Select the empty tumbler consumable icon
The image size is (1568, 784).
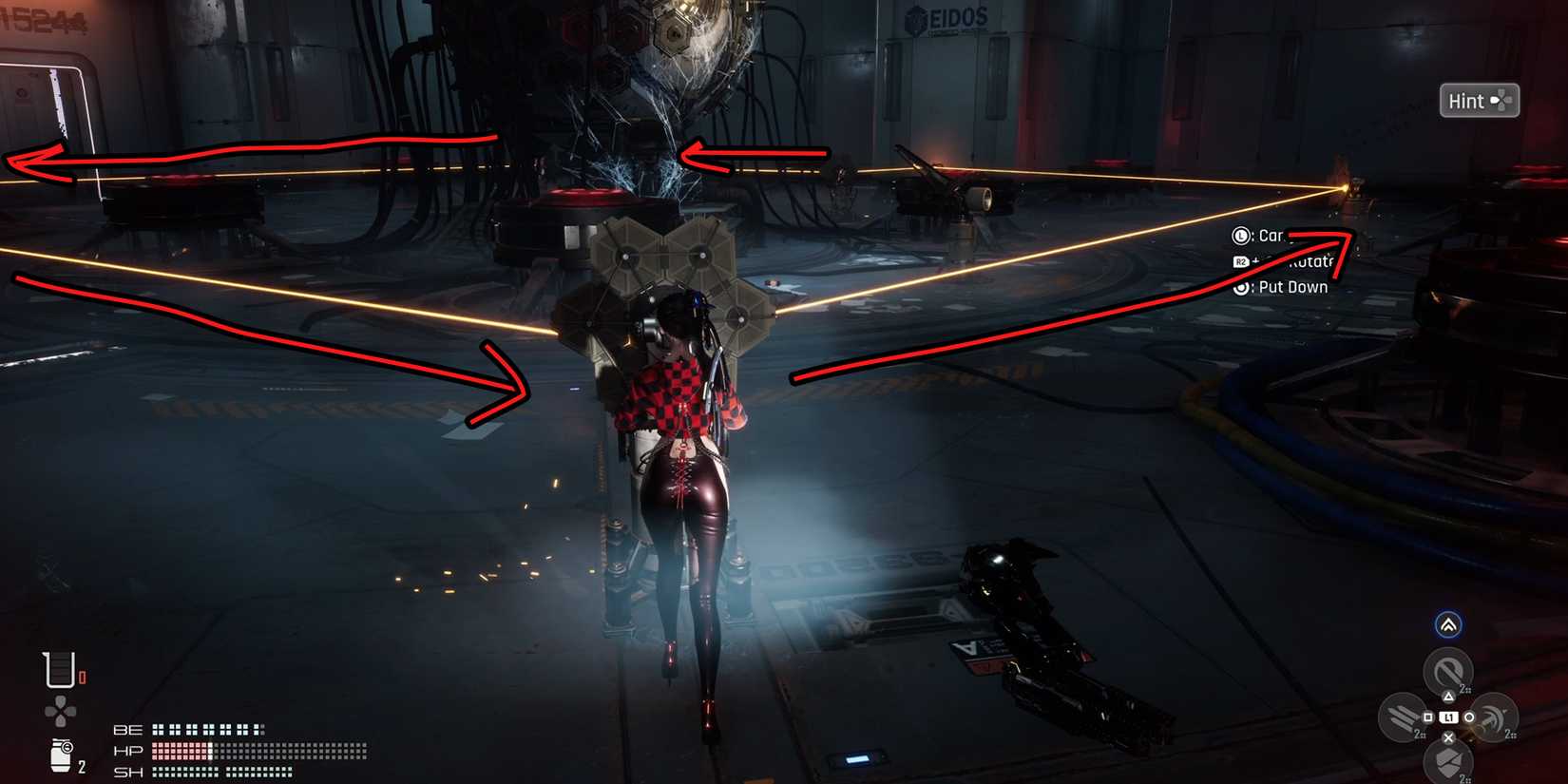(x=60, y=672)
